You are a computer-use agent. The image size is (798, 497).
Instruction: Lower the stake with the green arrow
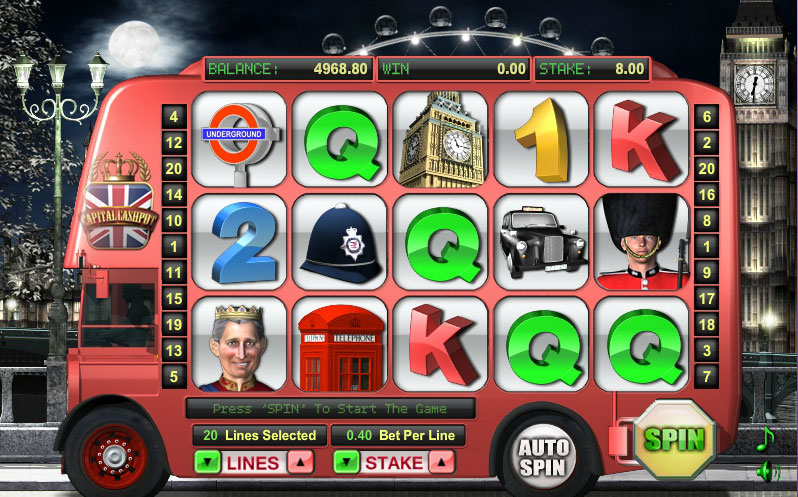pos(346,463)
